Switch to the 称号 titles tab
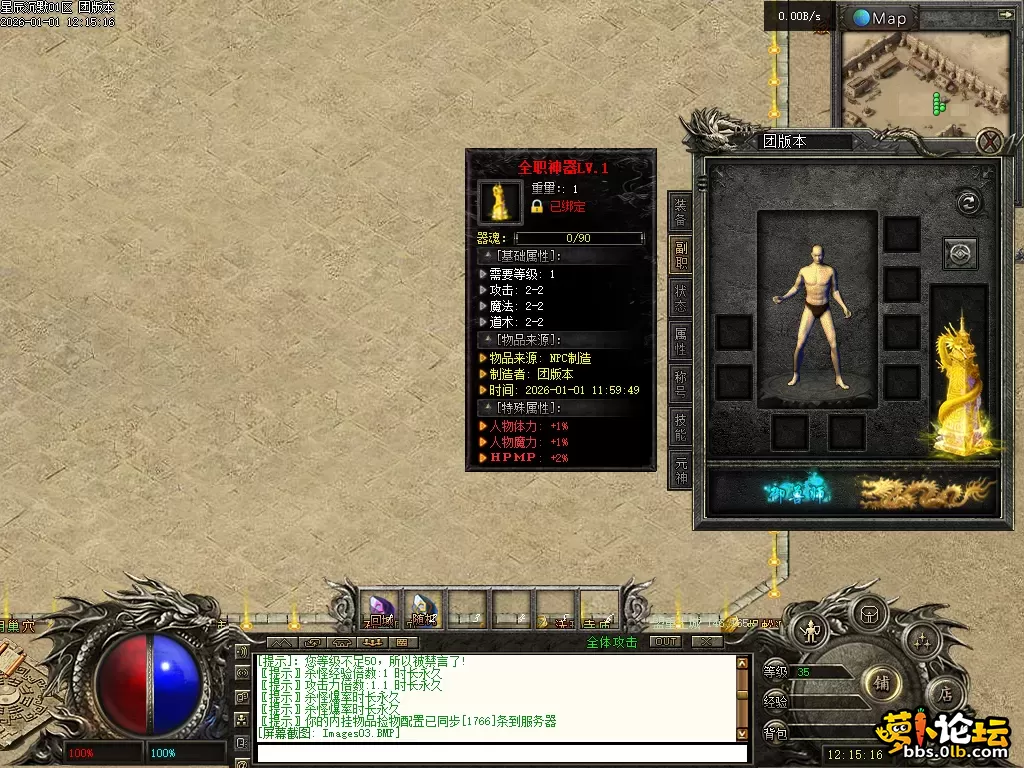 [x=680, y=385]
